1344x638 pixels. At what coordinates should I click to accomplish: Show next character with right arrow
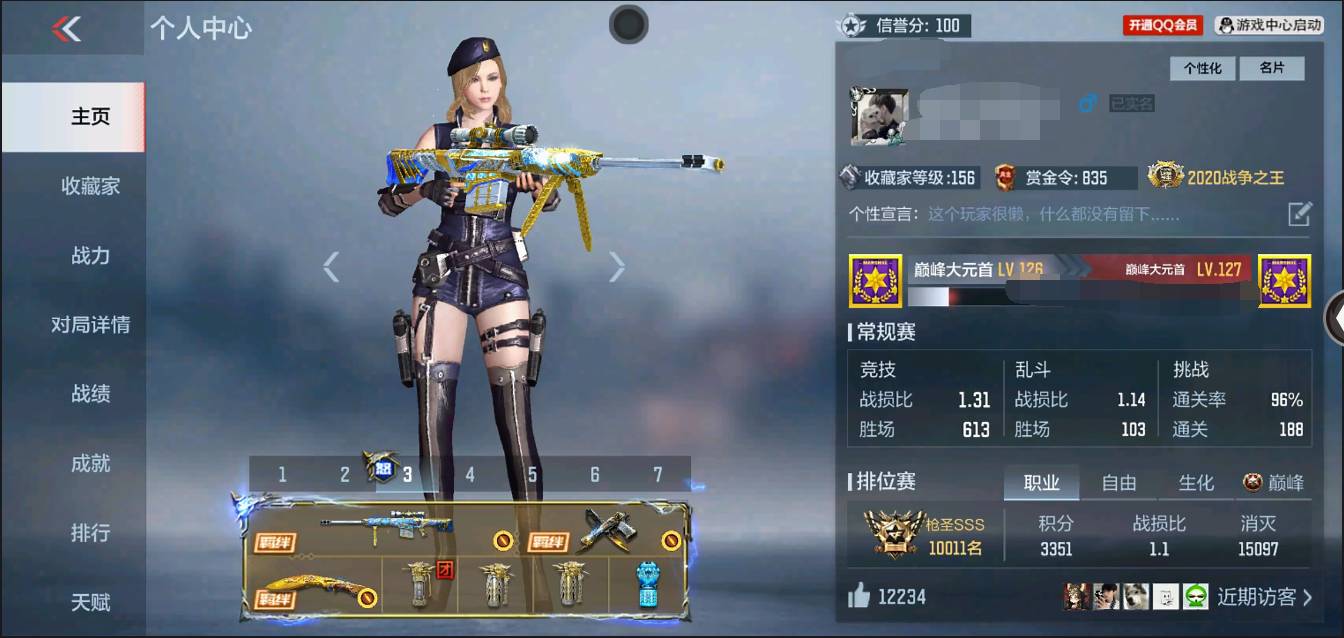(617, 266)
